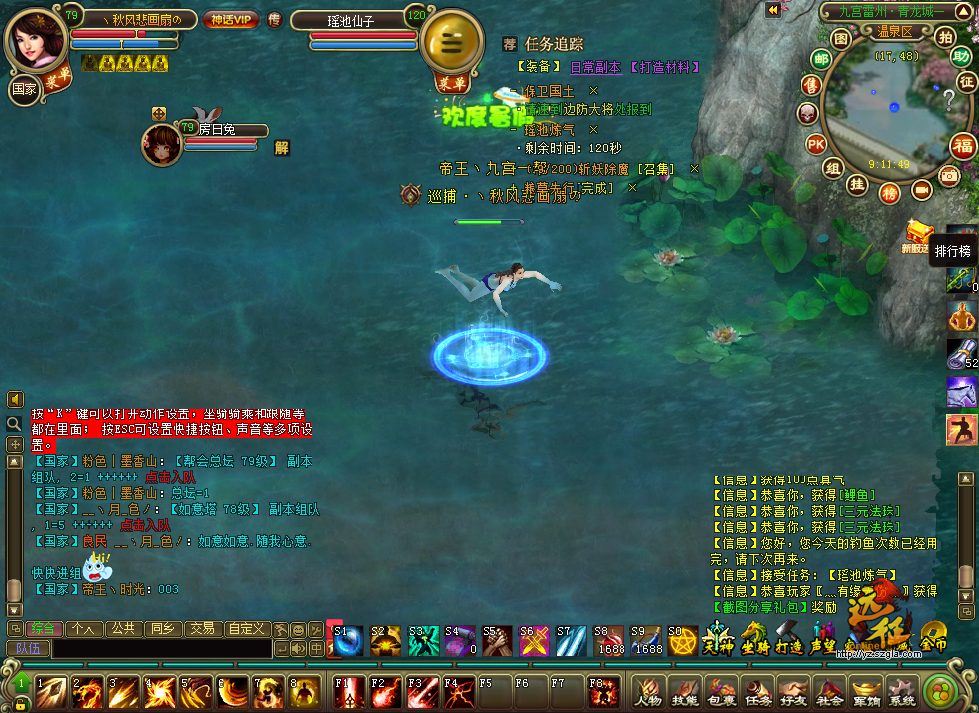
Task: Click the 解 button beside the pet frame
Action: click(x=281, y=147)
